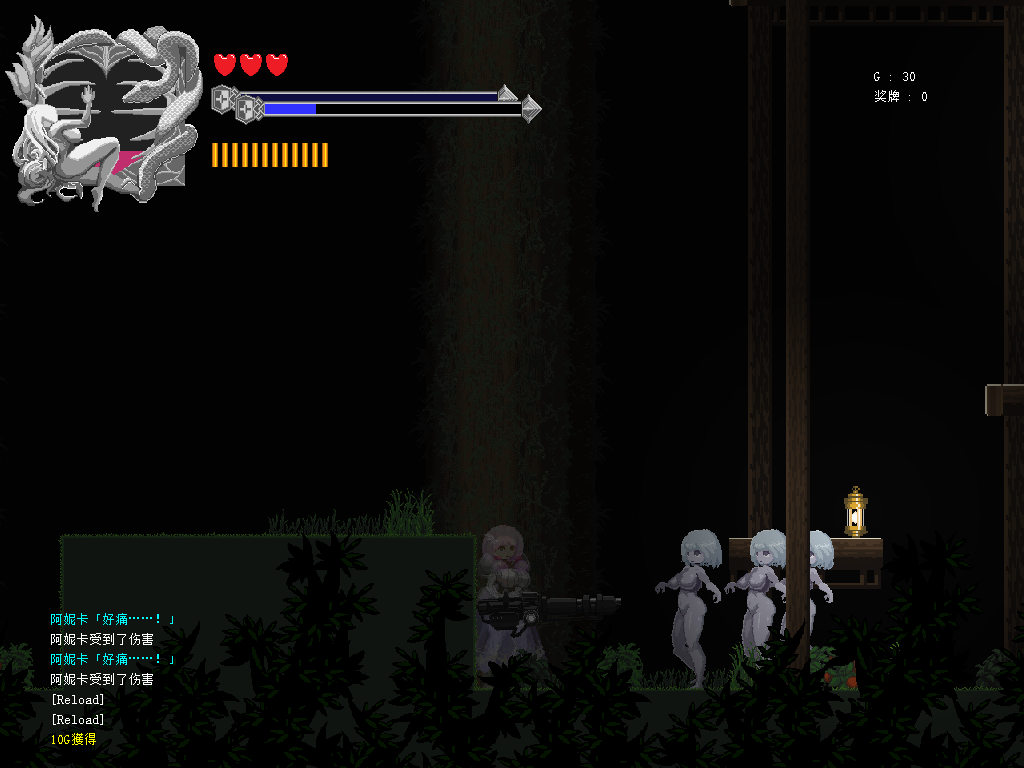
Task: Click the event message log
Action: 113,679
